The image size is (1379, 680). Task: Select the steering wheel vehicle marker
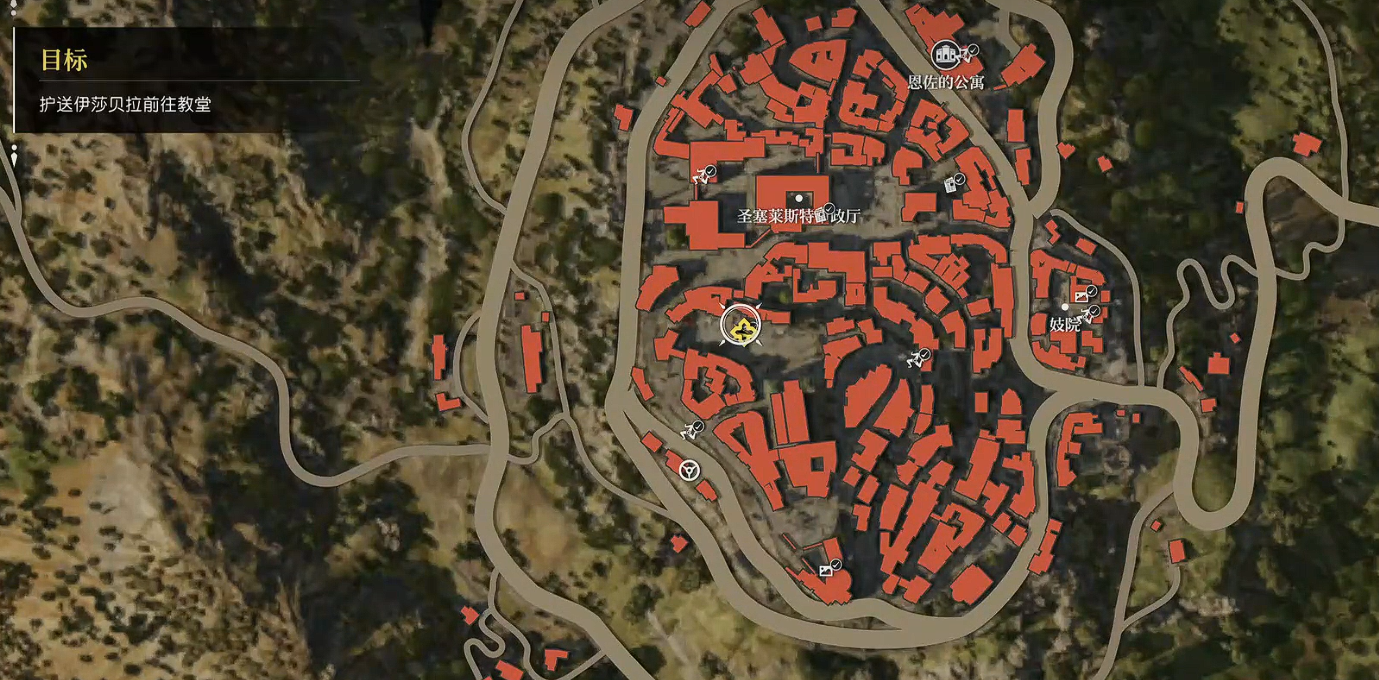[688, 470]
